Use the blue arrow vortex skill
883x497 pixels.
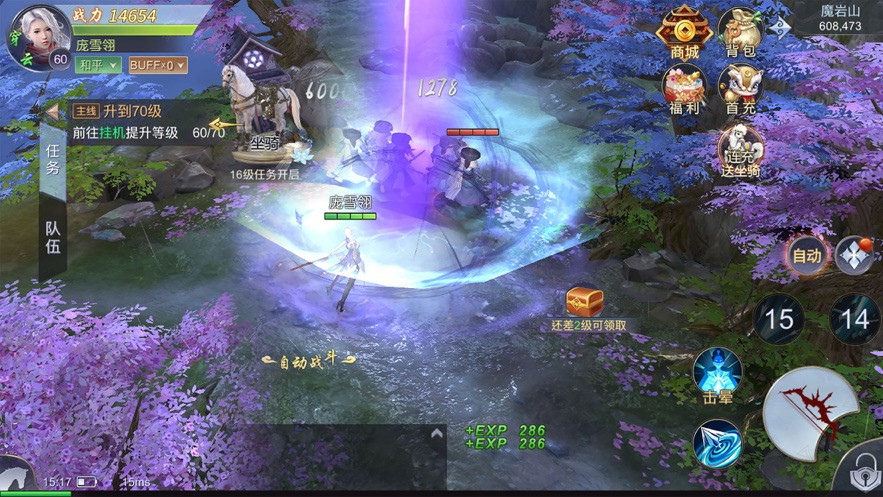[717, 443]
